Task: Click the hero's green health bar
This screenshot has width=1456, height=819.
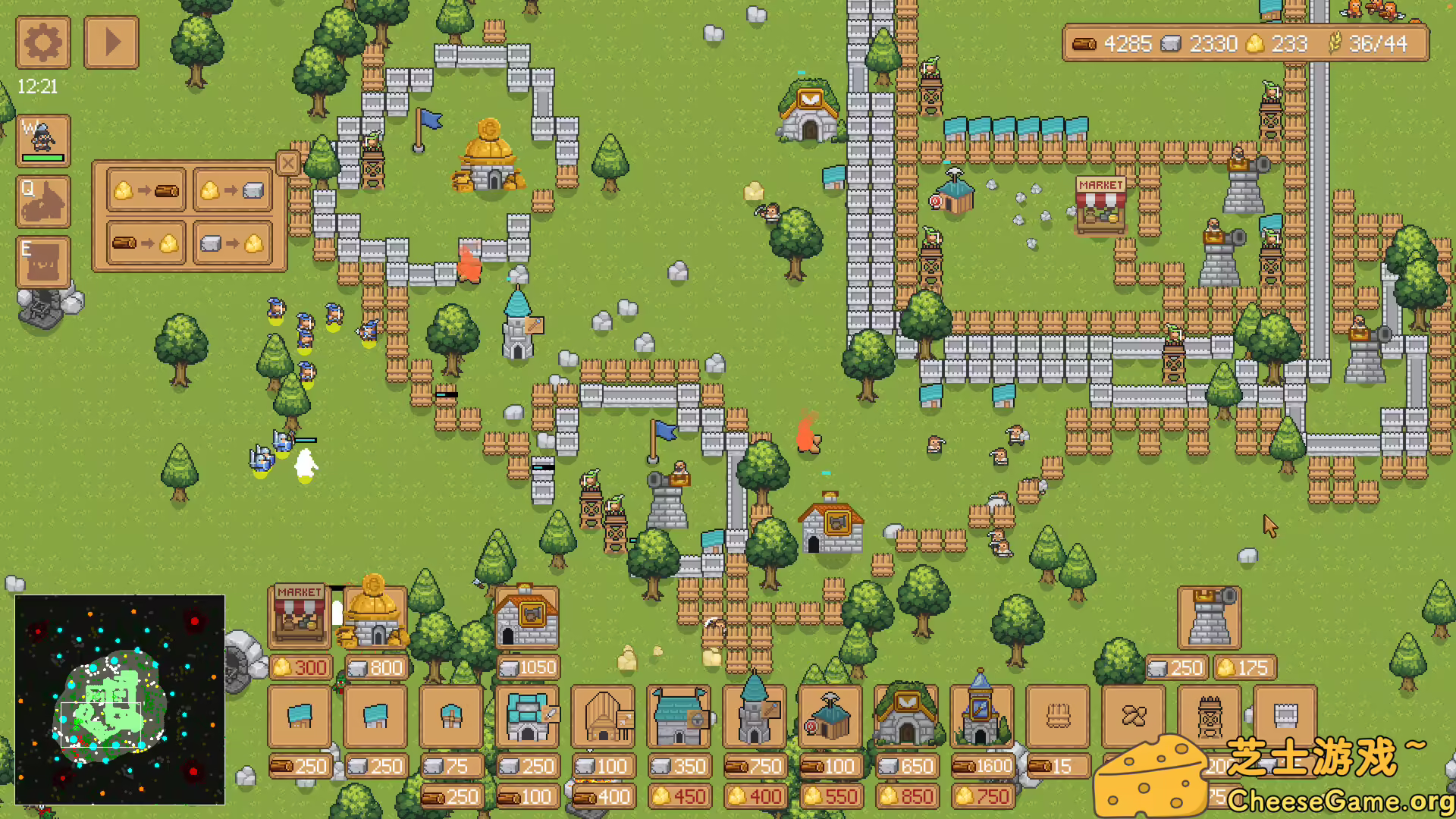Action: click(x=43, y=155)
